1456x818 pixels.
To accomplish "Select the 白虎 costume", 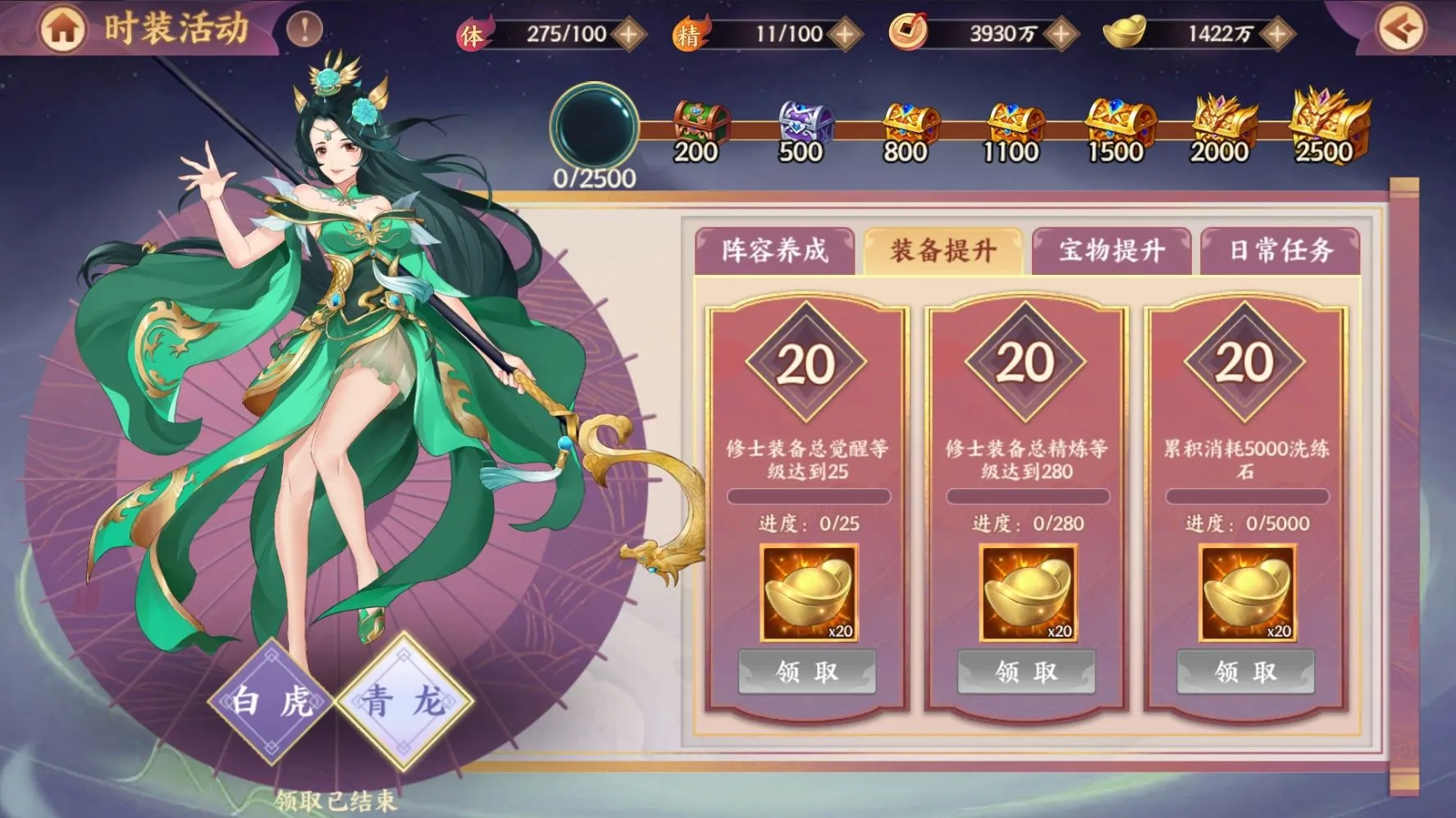I will coord(271,701).
